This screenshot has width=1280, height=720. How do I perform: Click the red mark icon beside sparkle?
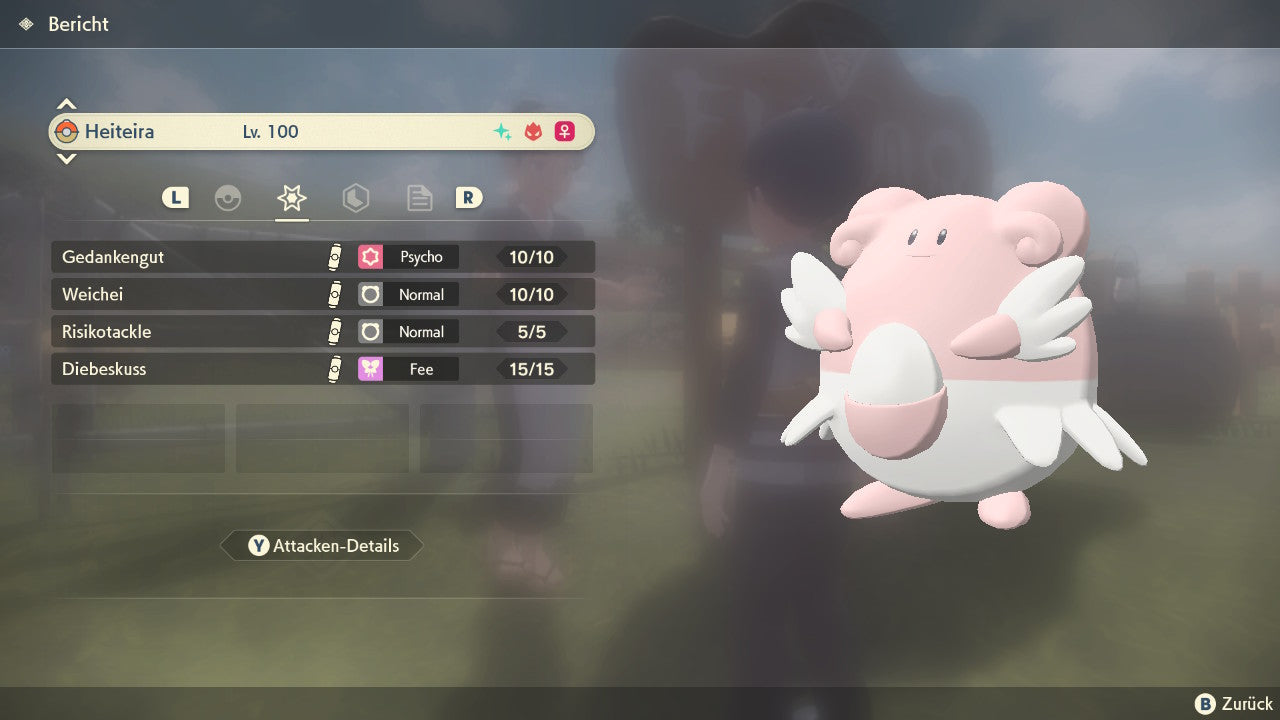(x=534, y=132)
